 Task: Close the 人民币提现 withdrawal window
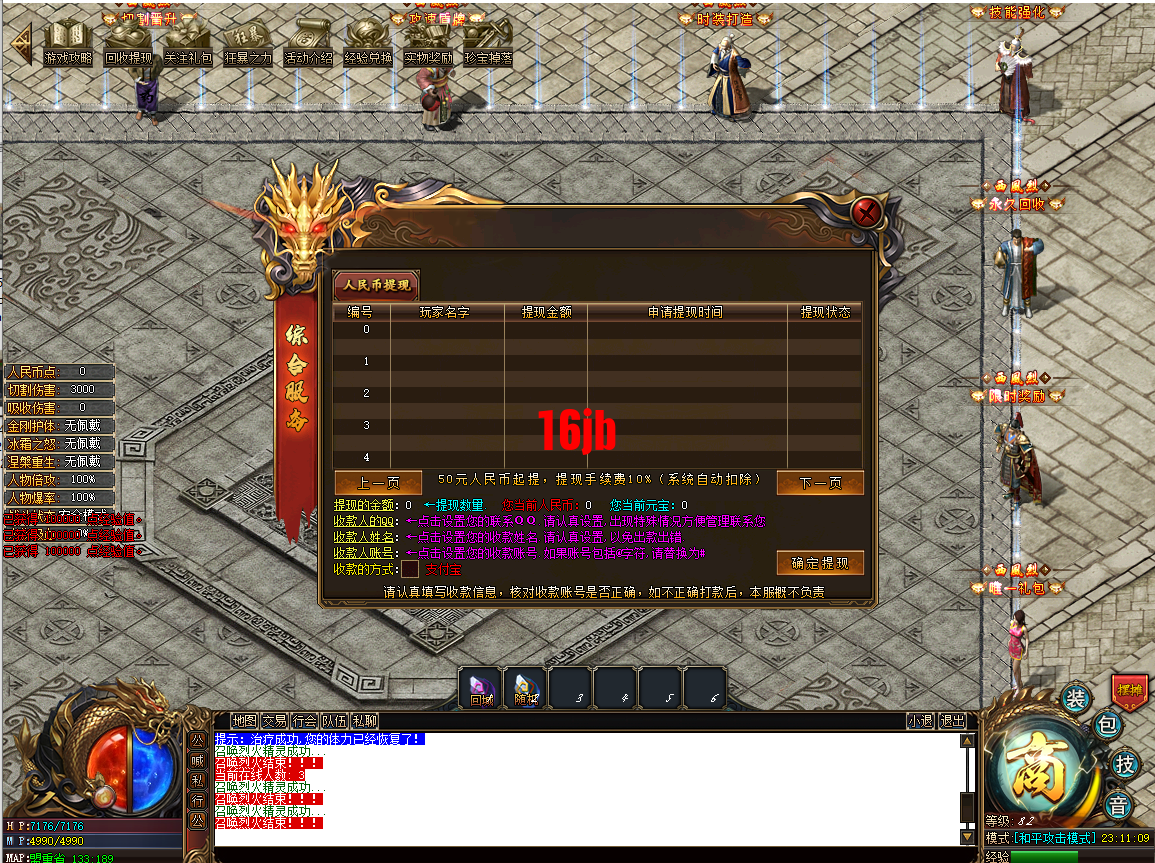click(867, 212)
